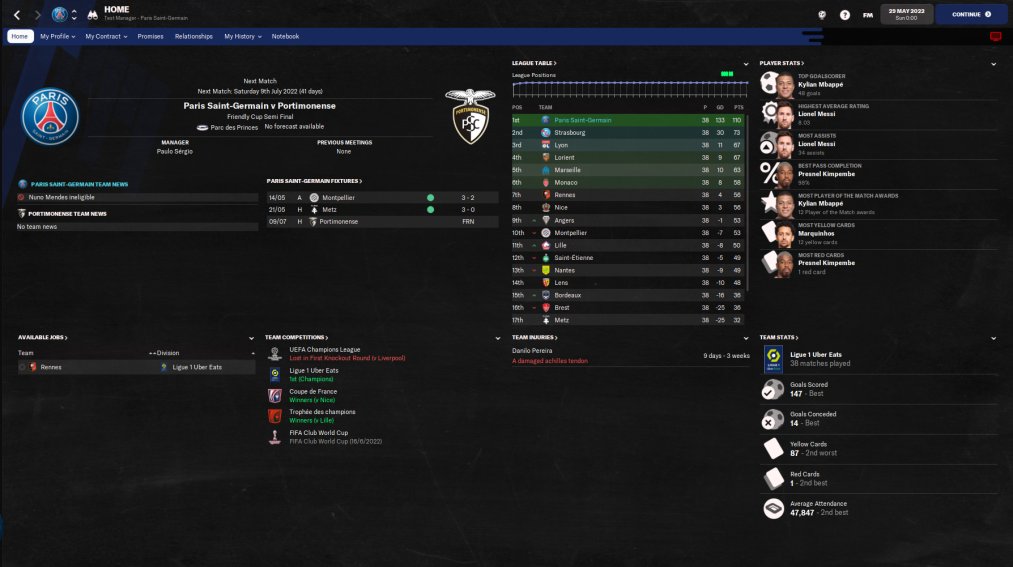Open the League Table panel header
1013x567 pixels.
[534, 63]
